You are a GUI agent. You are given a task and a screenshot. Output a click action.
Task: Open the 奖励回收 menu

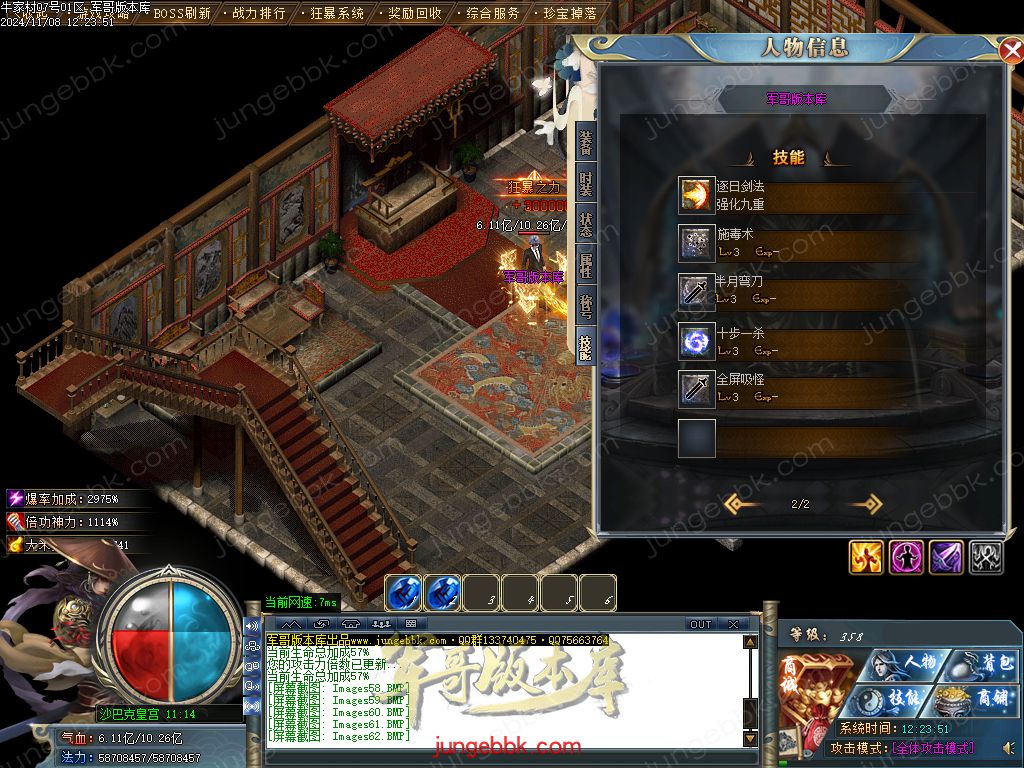click(414, 14)
